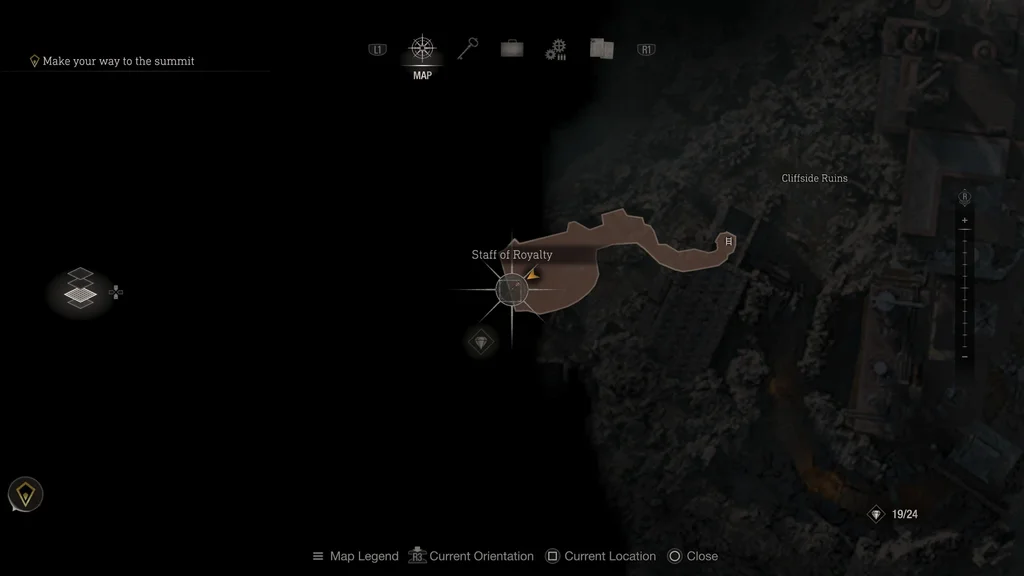Show the Current Location

600,556
